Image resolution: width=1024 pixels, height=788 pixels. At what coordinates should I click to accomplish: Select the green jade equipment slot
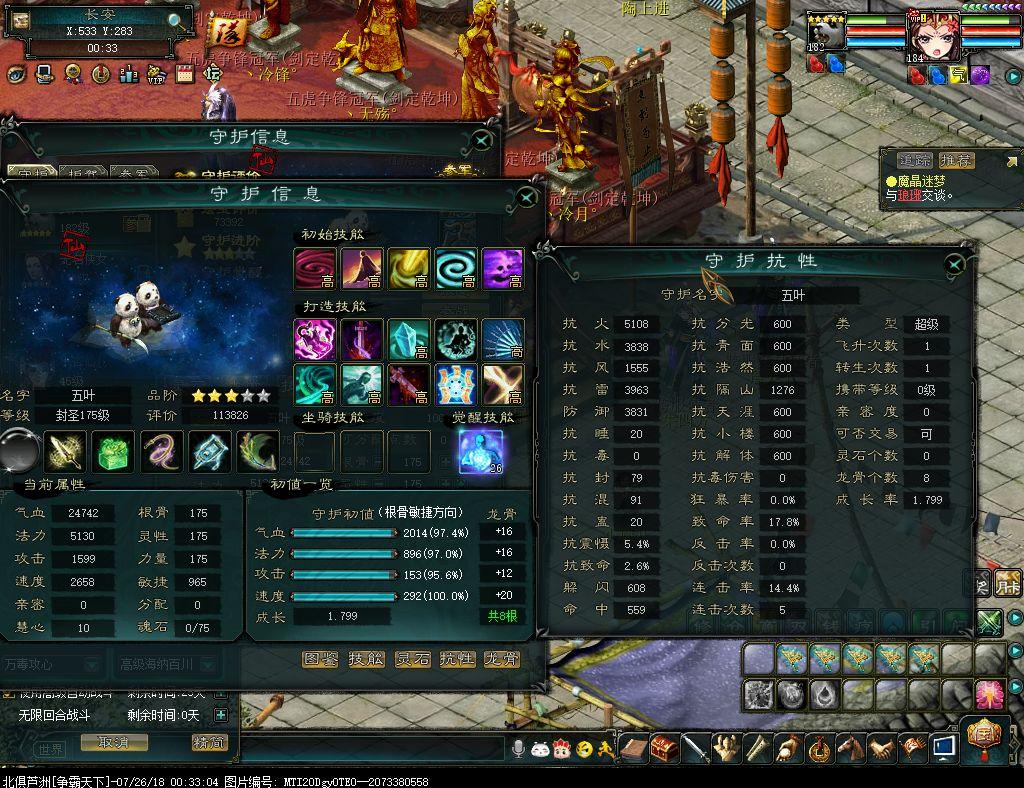(x=113, y=452)
